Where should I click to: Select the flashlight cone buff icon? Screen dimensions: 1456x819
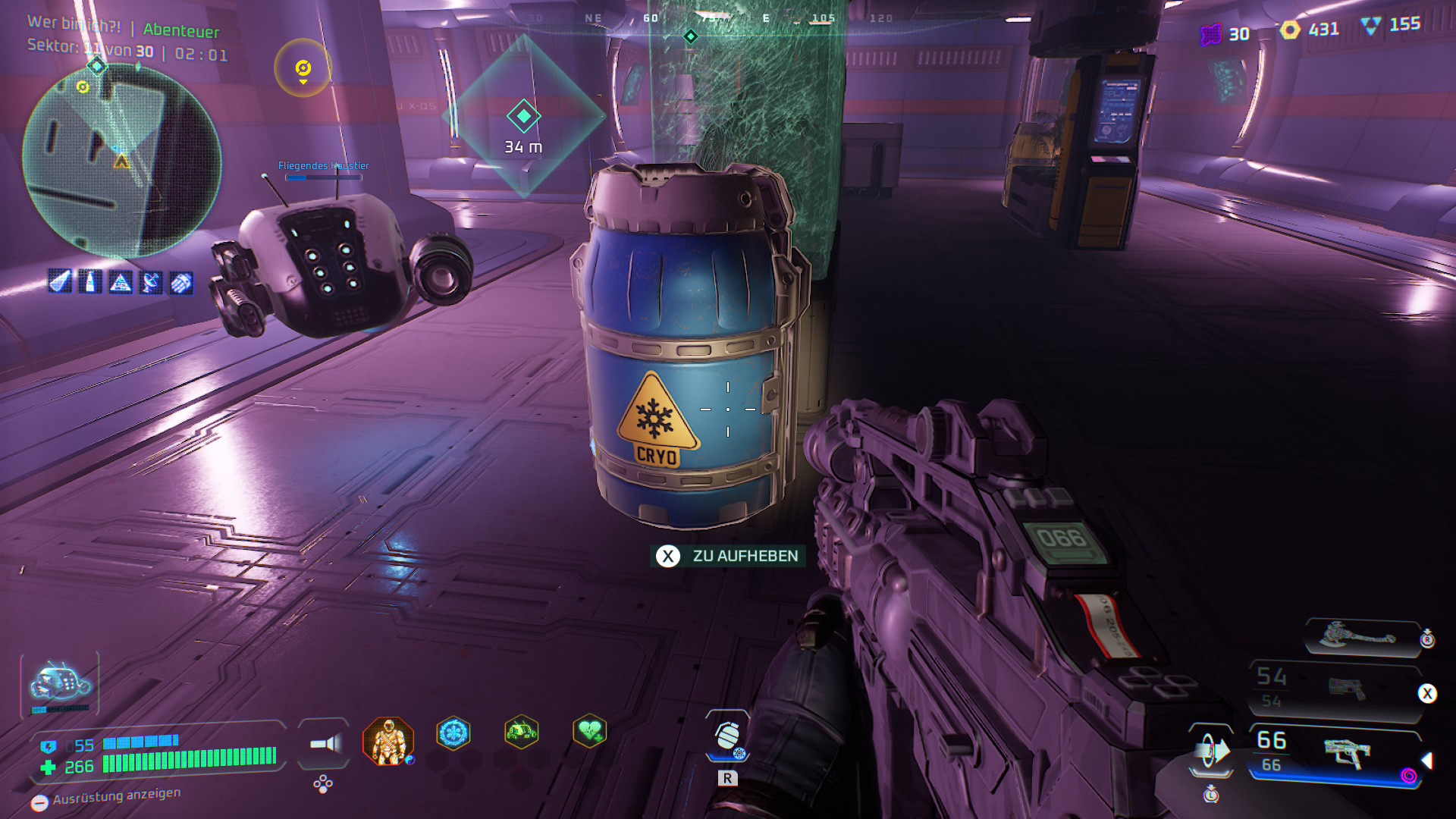60,282
